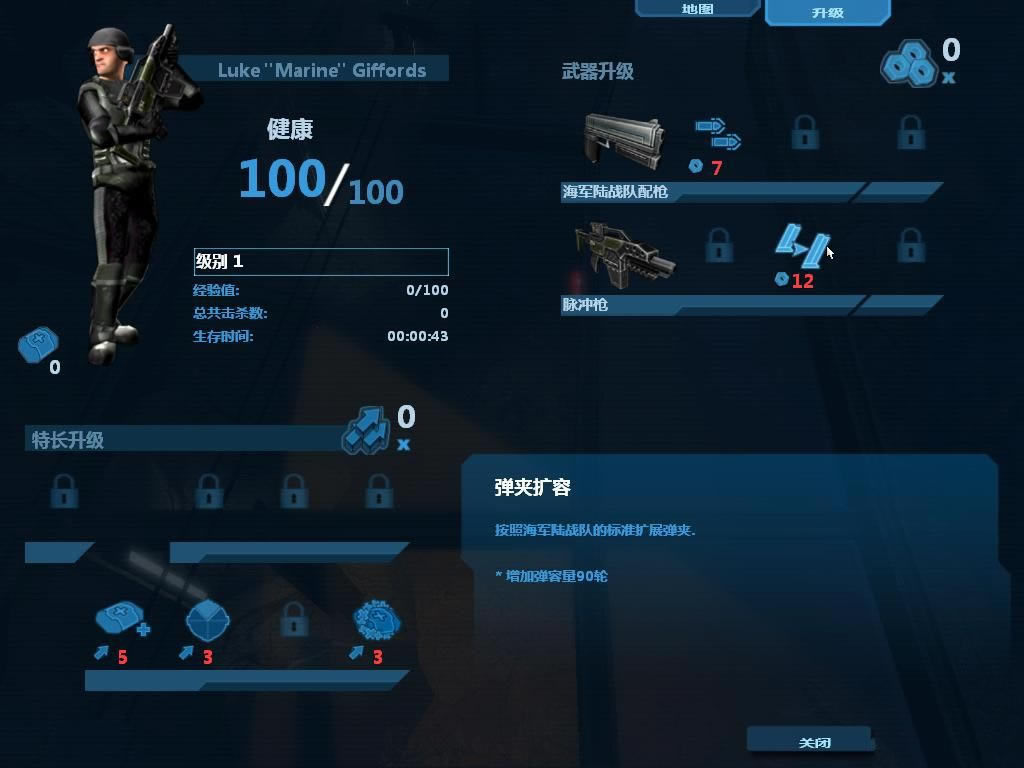Choose the pulse rifle magazine upgrade costing 12
The width and height of the screenshot is (1024, 768).
(803, 244)
